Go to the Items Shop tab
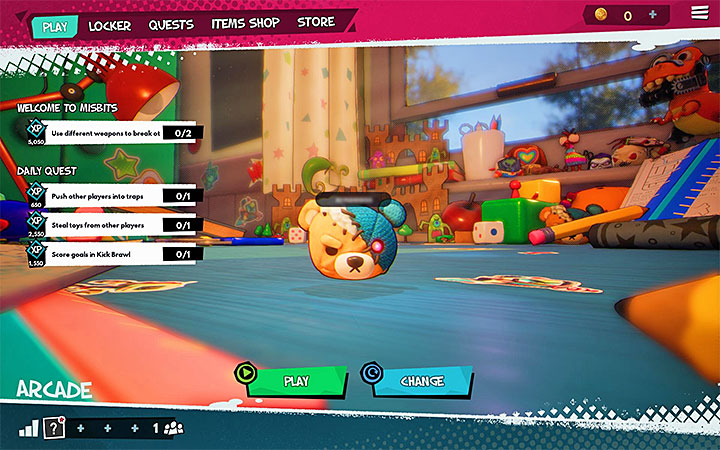This screenshot has height=450, width=720. (246, 23)
